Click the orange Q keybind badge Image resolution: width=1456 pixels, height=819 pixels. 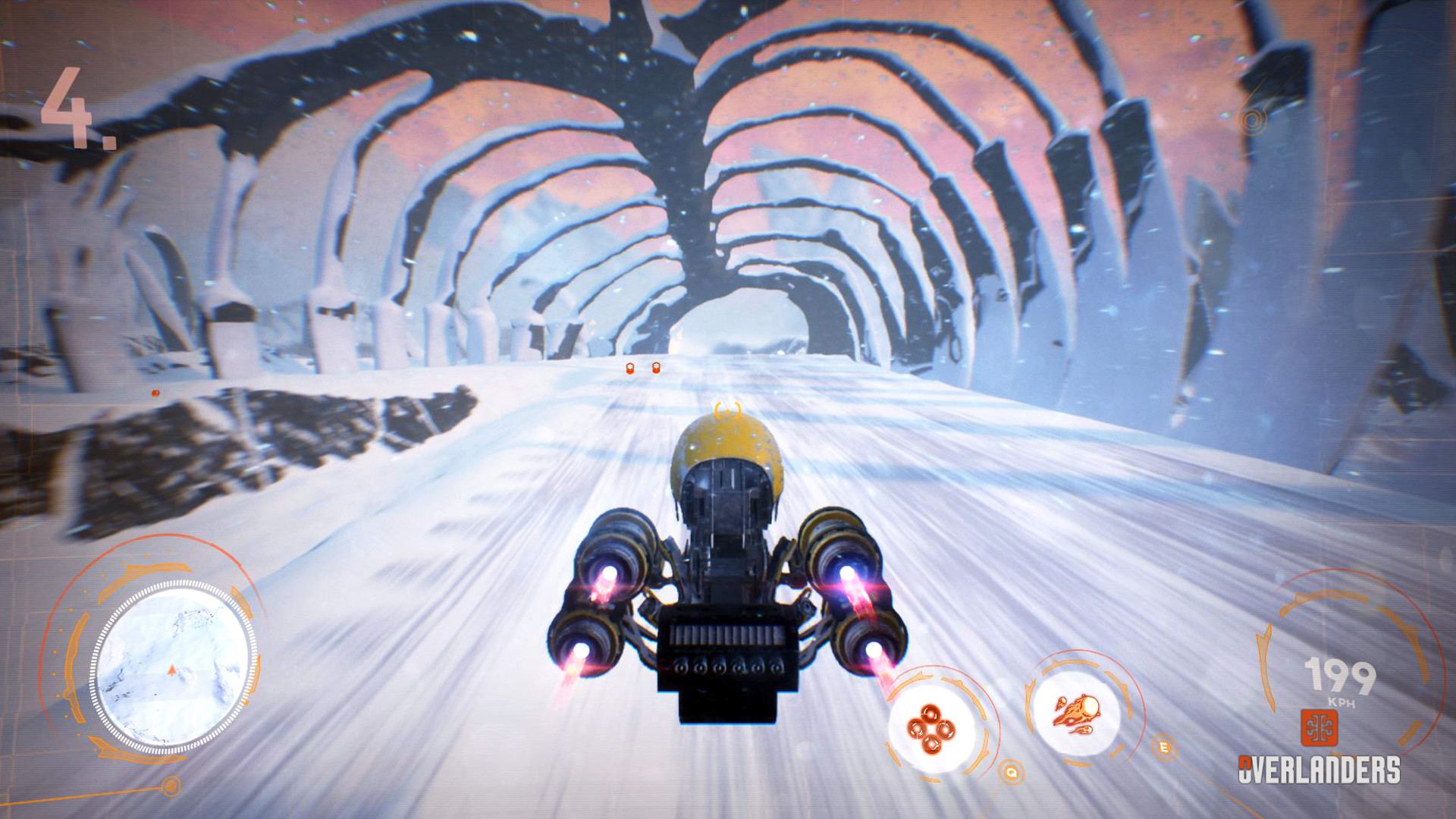(x=1010, y=773)
